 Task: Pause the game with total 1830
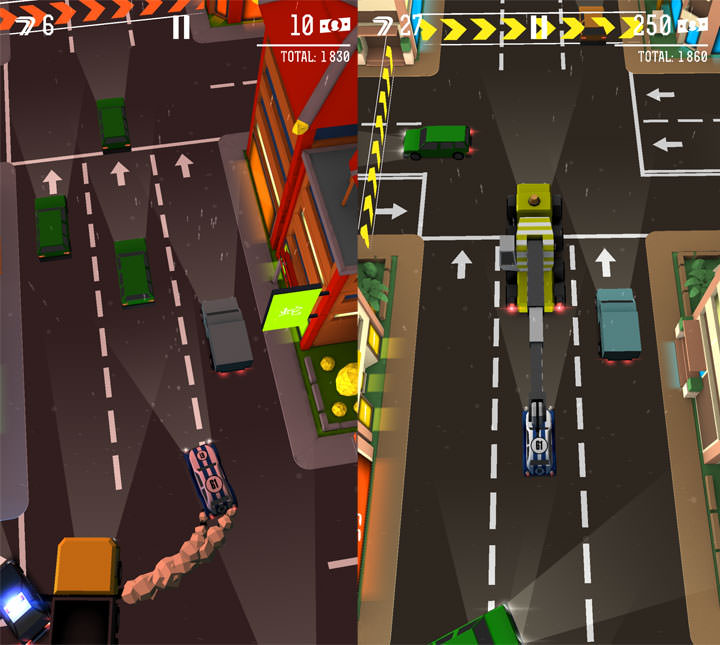(180, 26)
